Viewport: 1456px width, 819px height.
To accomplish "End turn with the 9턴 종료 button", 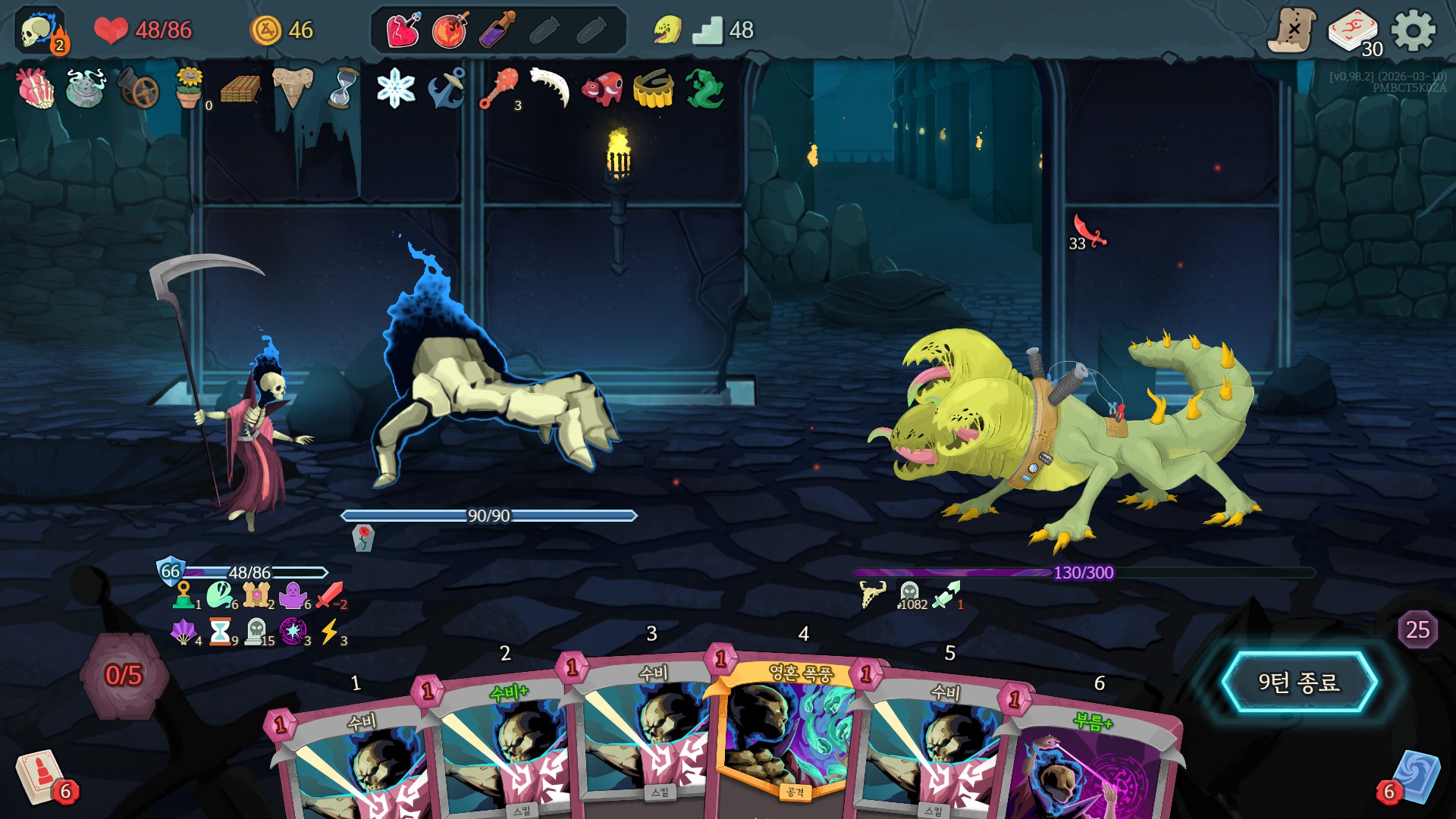I will tap(1299, 682).
